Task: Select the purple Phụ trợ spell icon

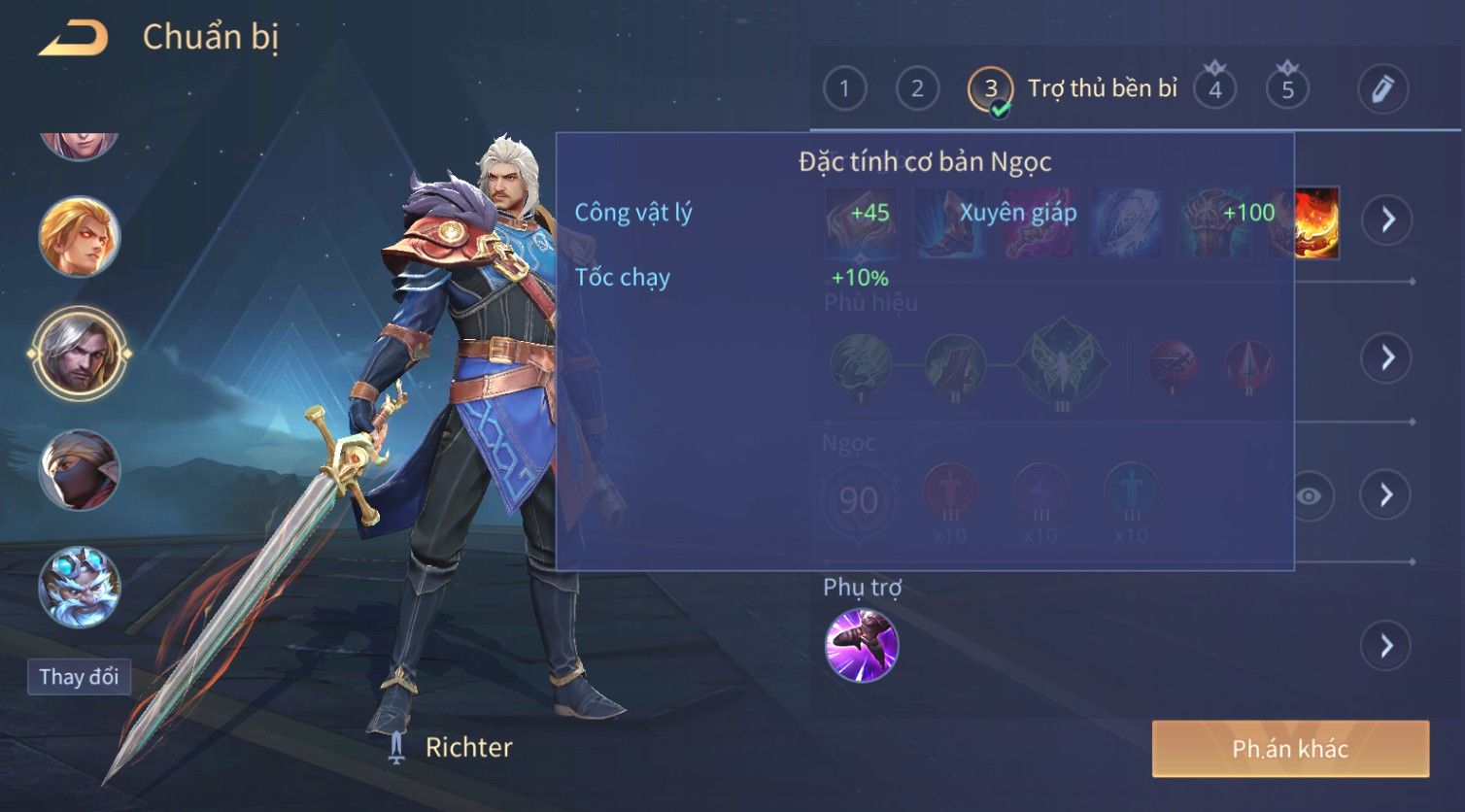Action: click(862, 646)
